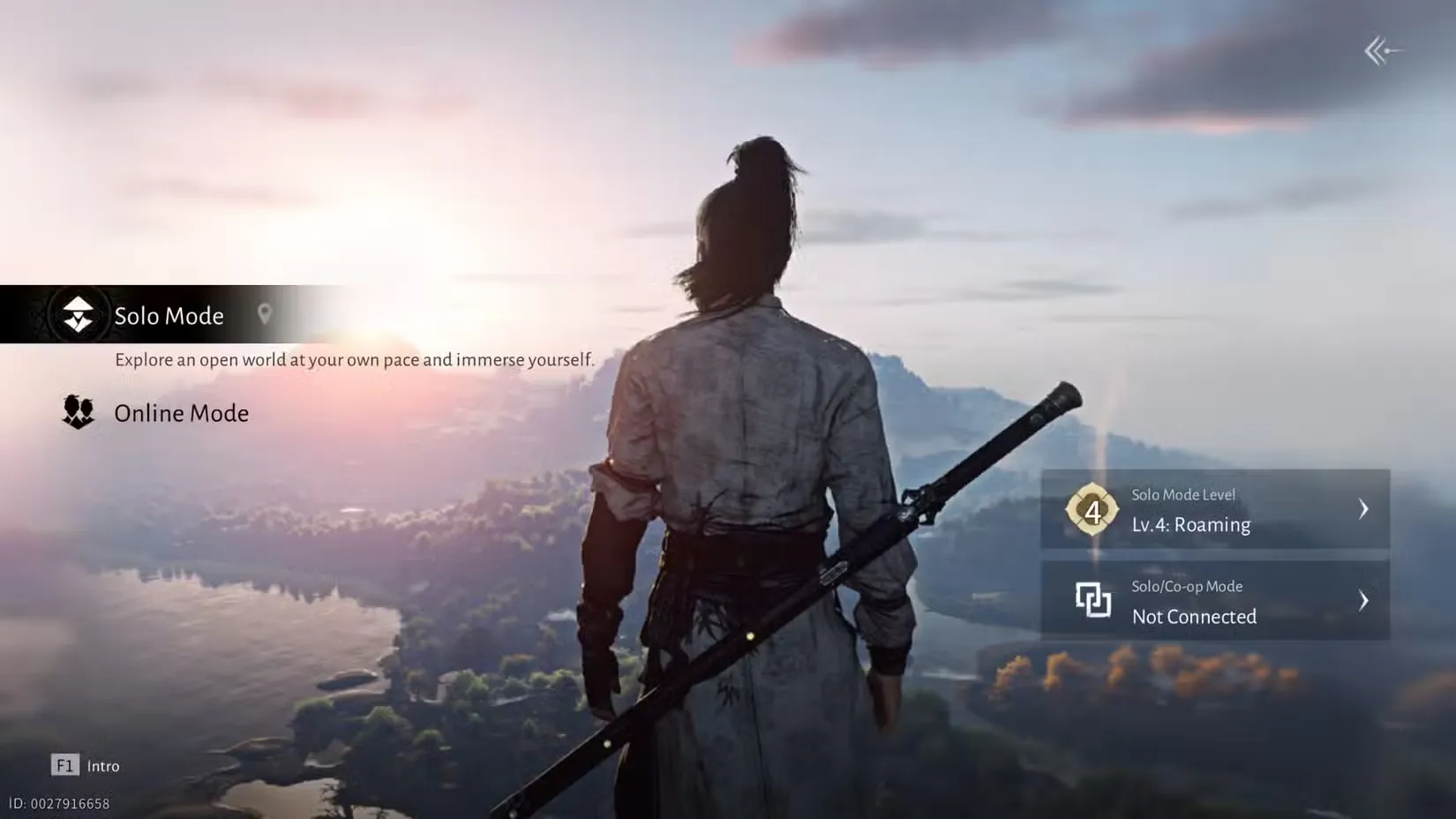This screenshot has height=819, width=1456.
Task: Click the Solo Mode Level badge showing 4
Action: click(x=1094, y=509)
